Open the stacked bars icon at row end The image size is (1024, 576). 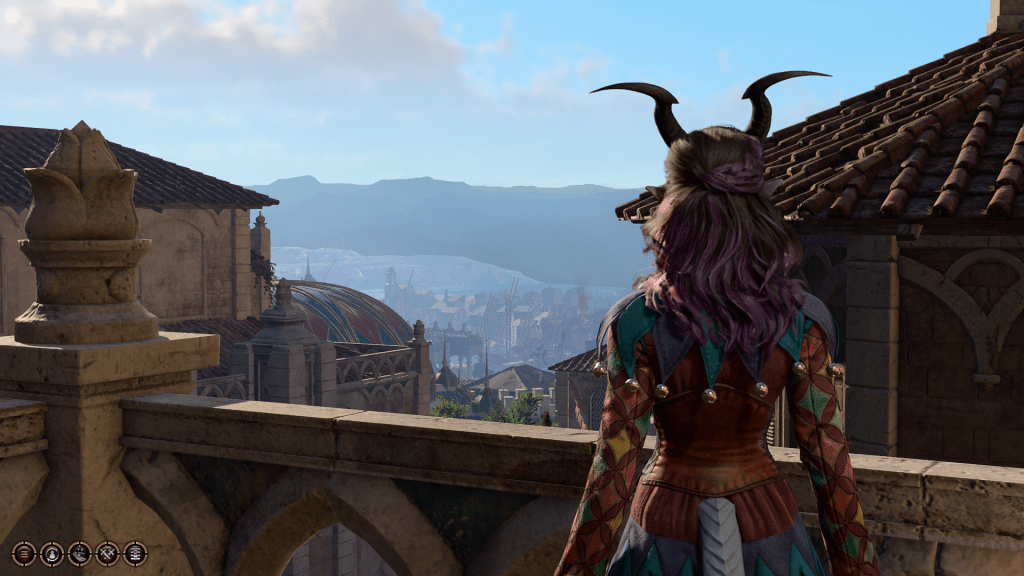point(135,554)
